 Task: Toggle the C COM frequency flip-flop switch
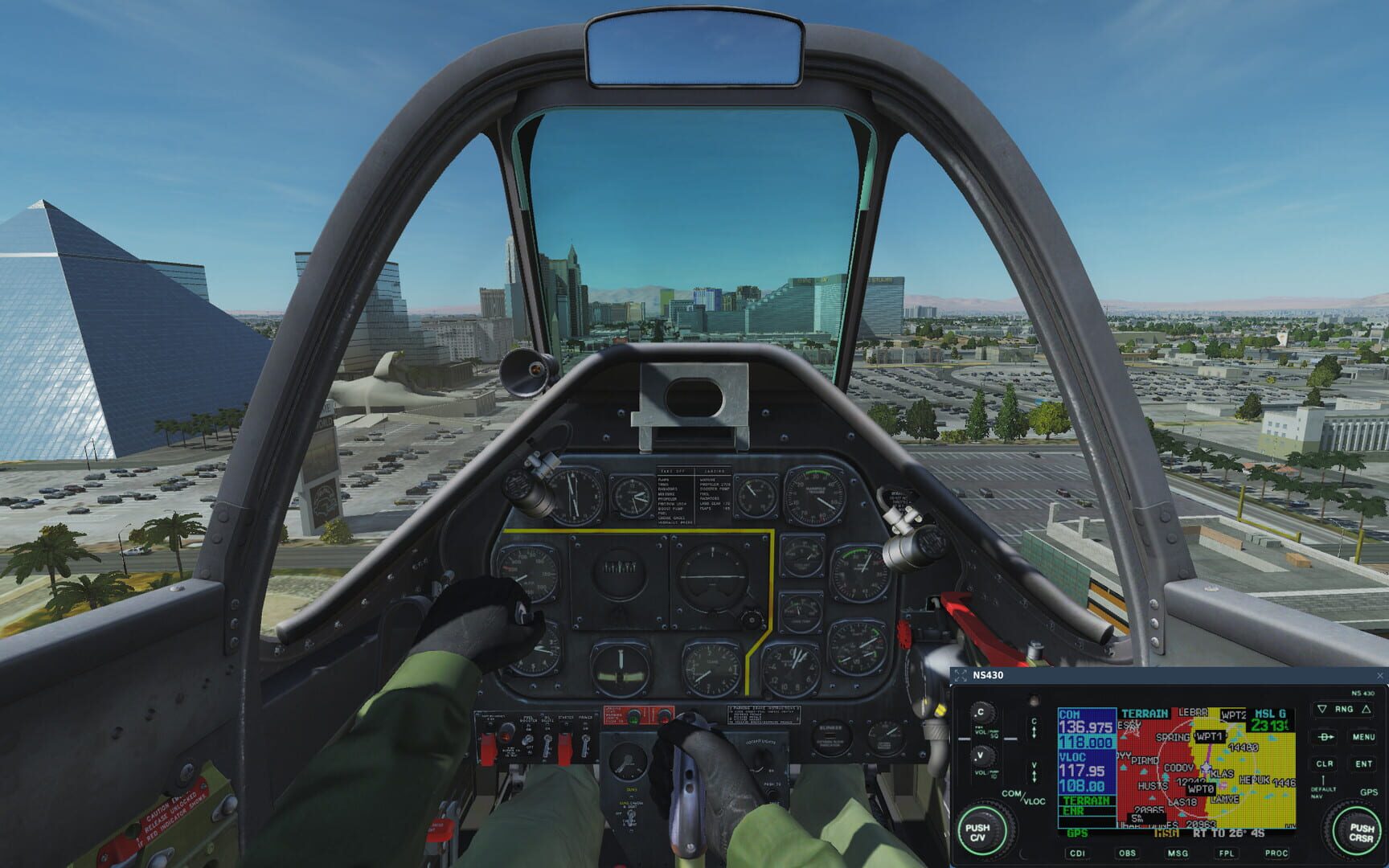(1034, 729)
